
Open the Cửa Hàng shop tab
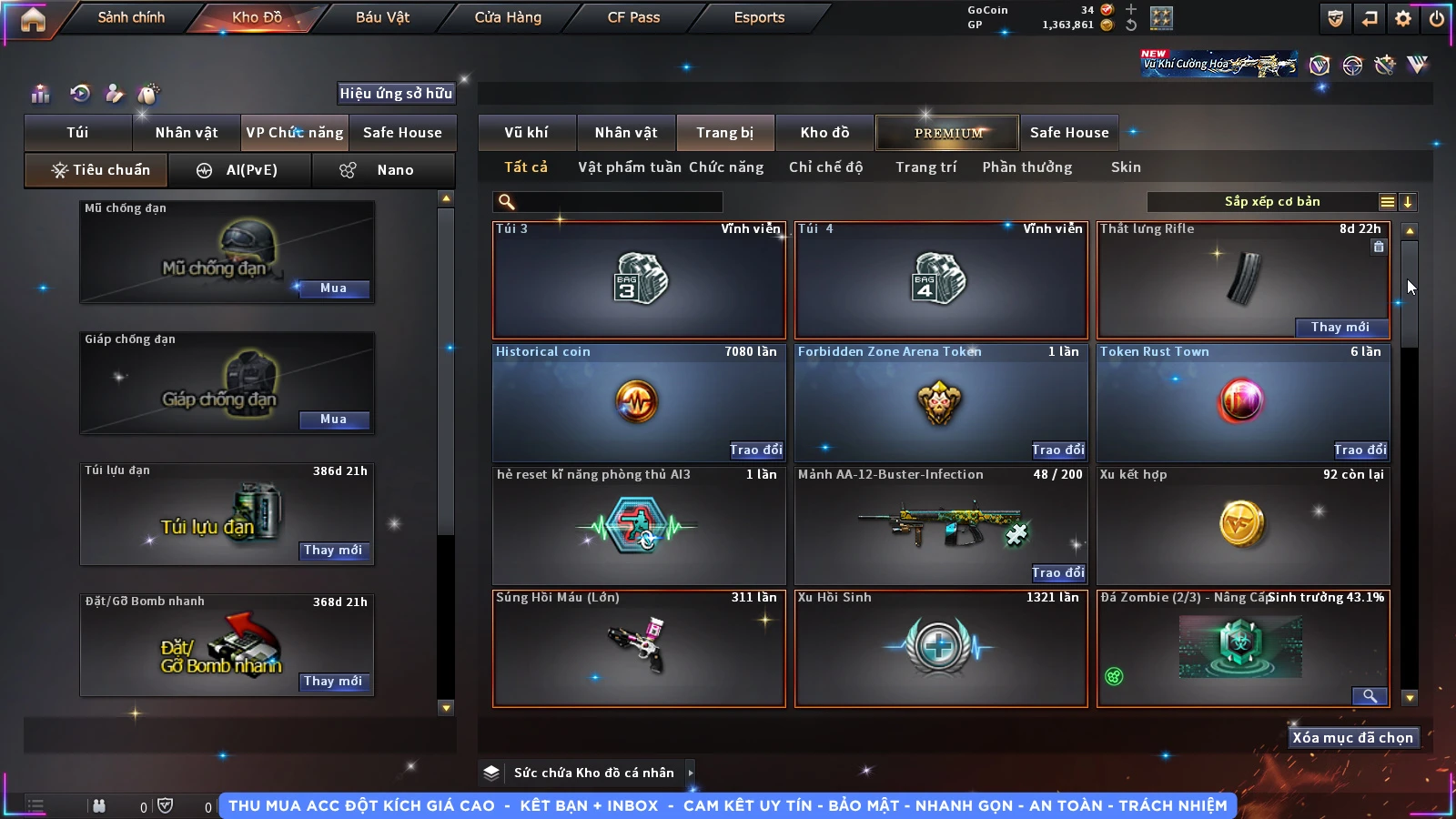508,17
